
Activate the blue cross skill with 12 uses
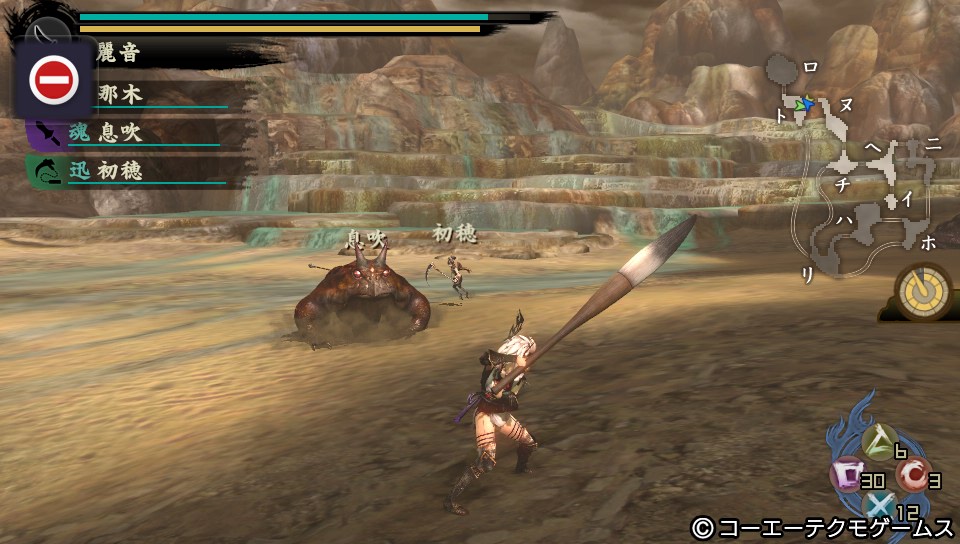880,508
